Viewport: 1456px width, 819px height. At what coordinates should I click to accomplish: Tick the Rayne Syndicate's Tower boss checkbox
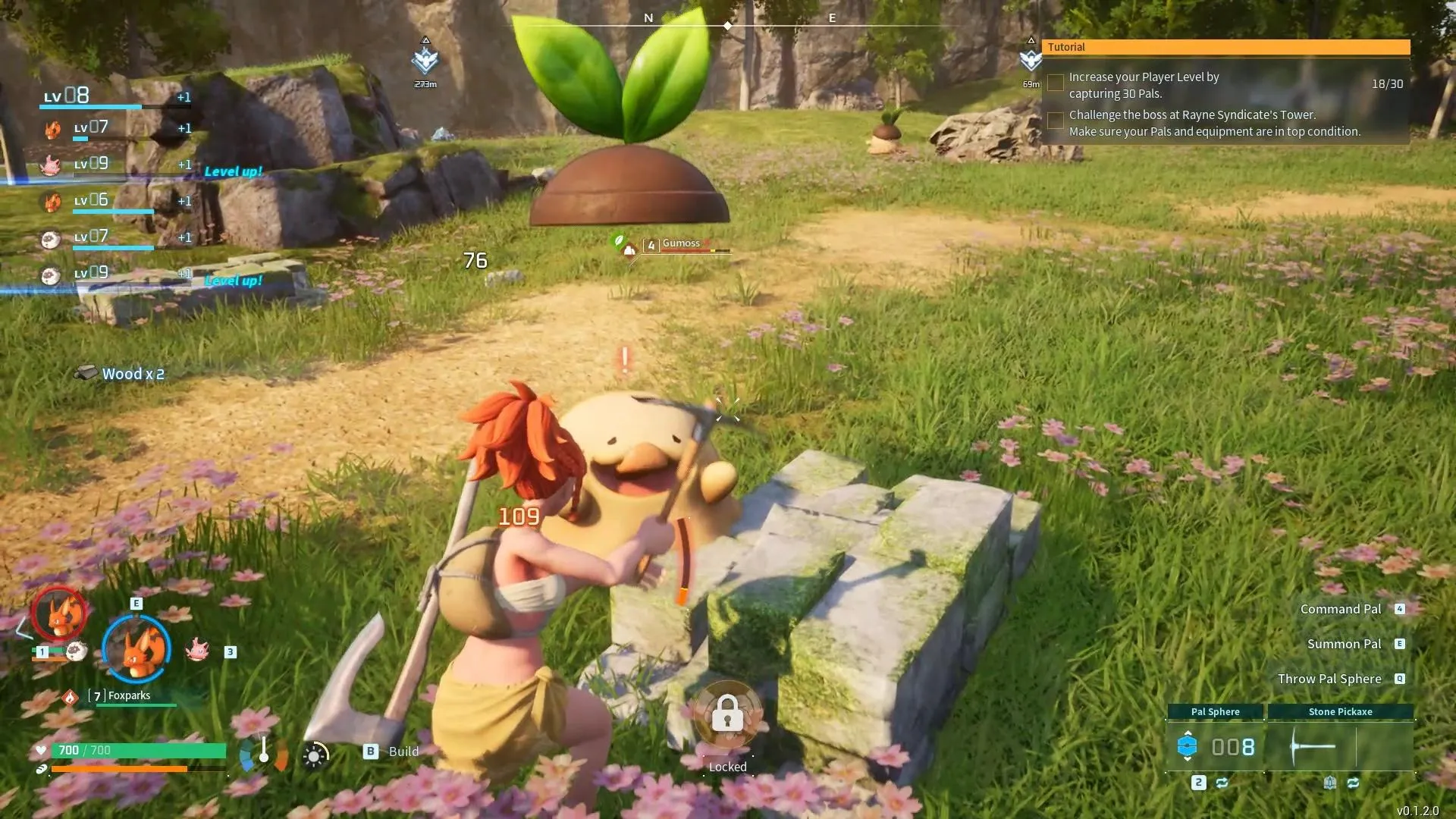[1055, 121]
